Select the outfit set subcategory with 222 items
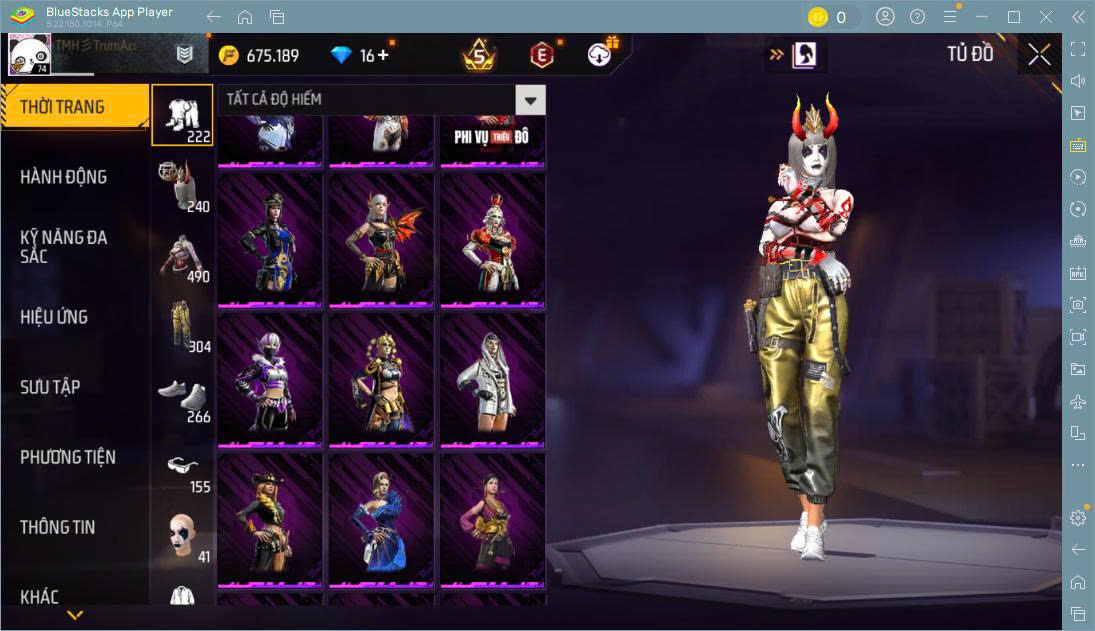 click(182, 115)
